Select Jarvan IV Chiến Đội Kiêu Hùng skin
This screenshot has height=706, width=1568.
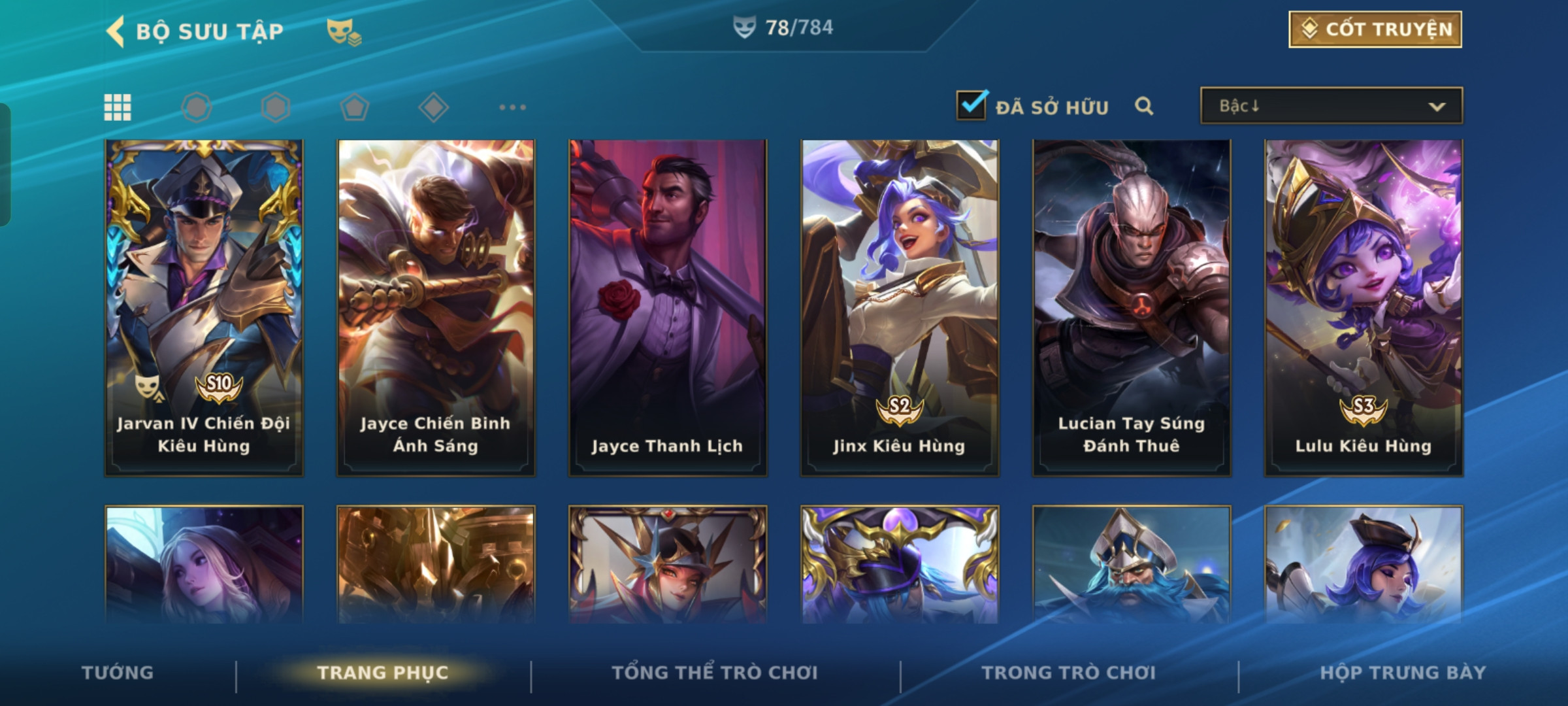204,307
